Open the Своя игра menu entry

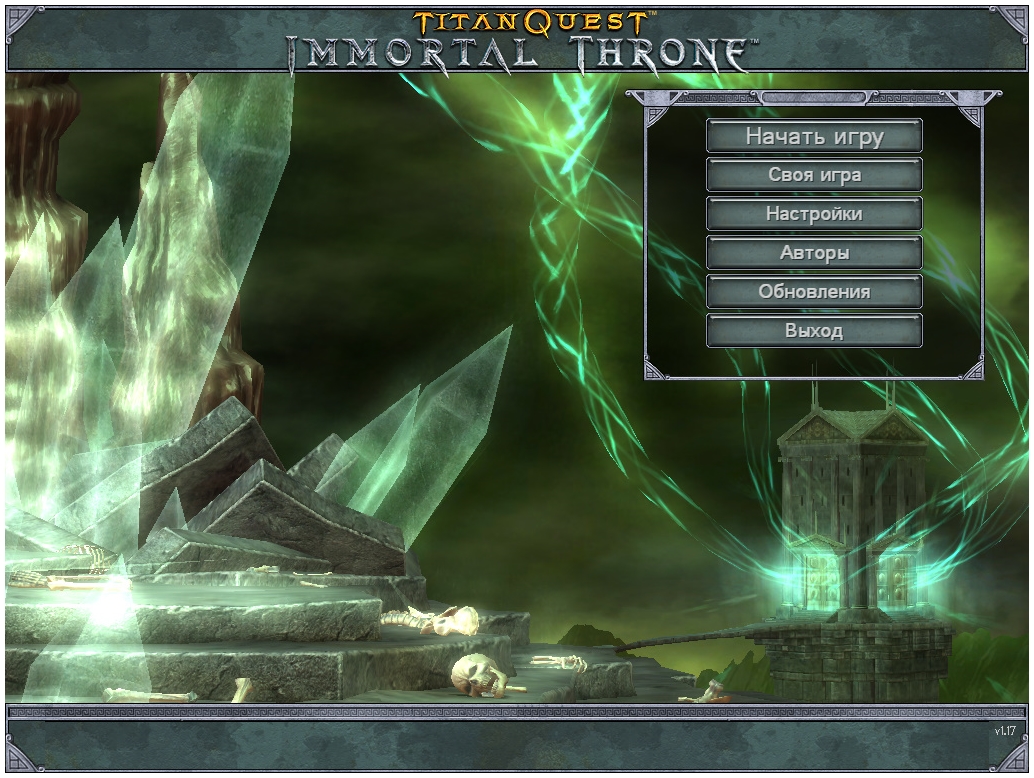tap(814, 175)
